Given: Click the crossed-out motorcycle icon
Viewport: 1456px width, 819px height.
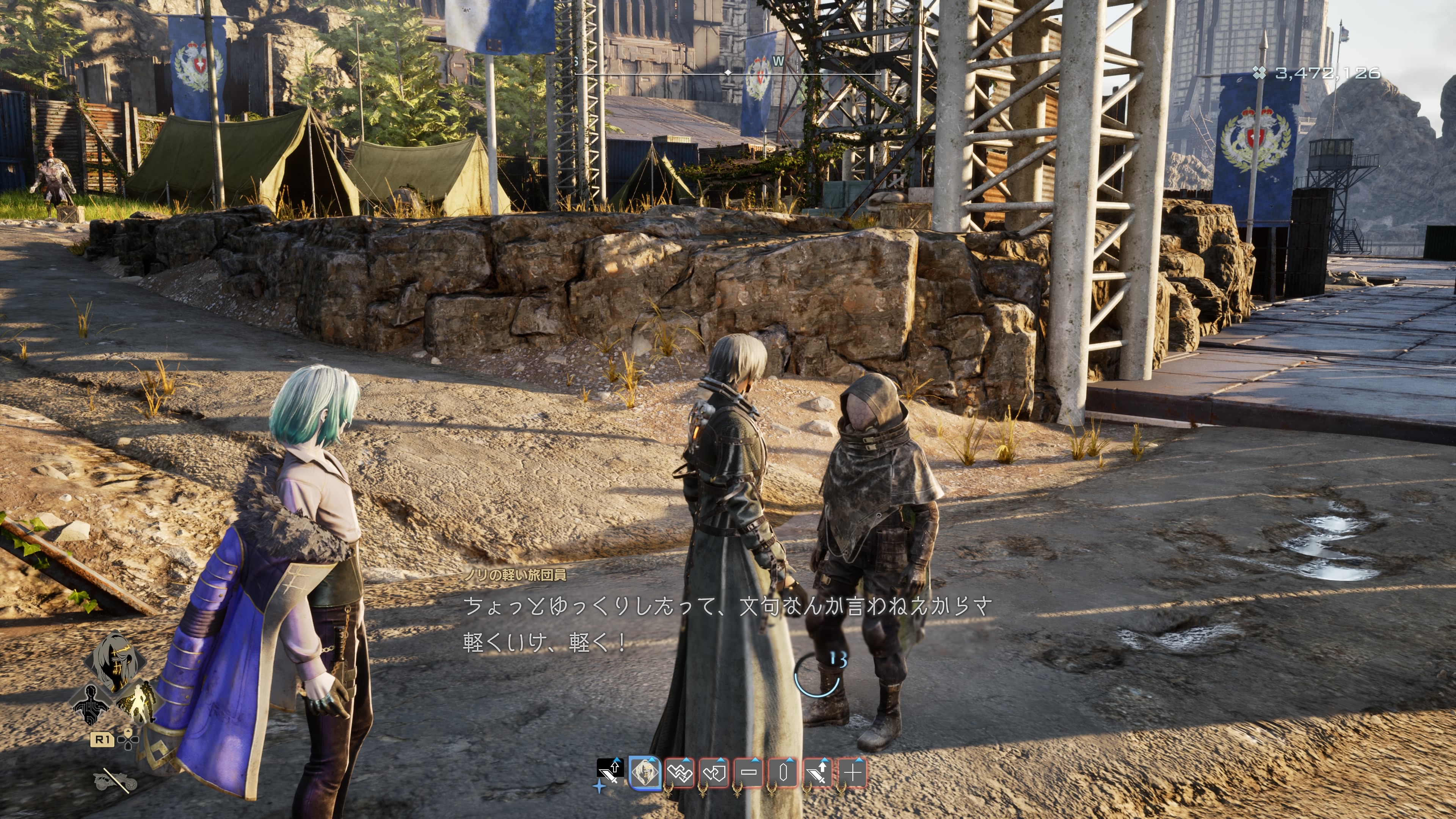Looking at the screenshot, I should click(x=115, y=780).
